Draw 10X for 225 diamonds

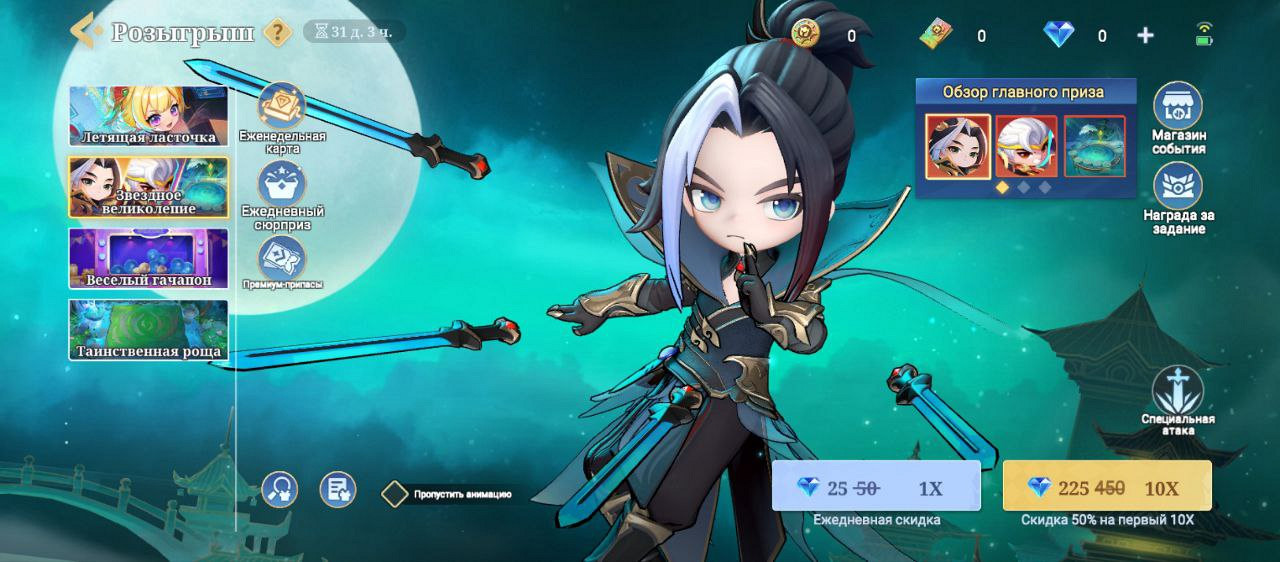pyautogui.click(x=1106, y=487)
